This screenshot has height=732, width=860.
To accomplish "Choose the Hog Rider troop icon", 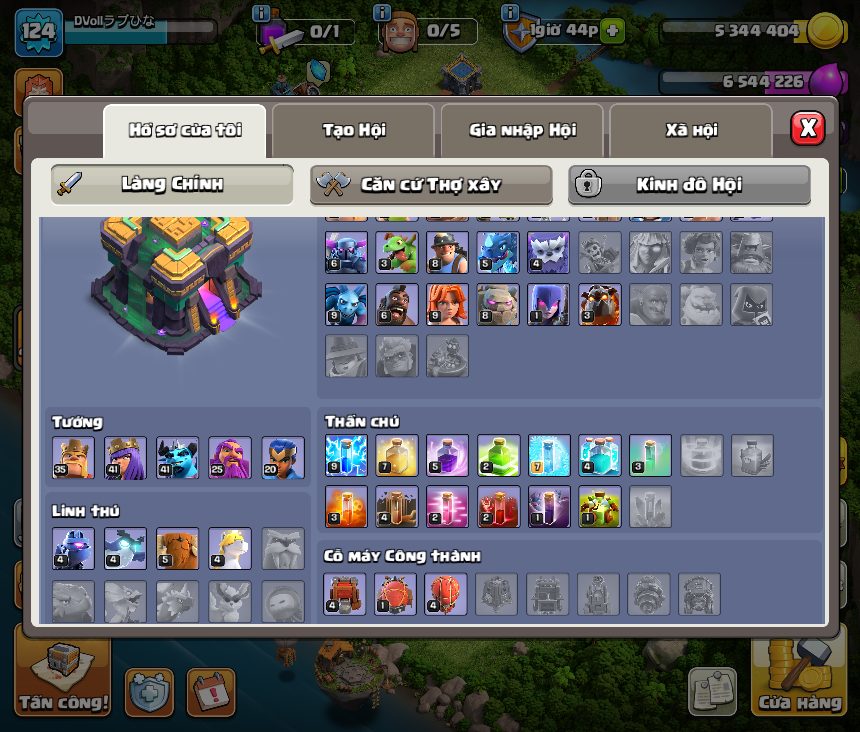I will coord(397,304).
